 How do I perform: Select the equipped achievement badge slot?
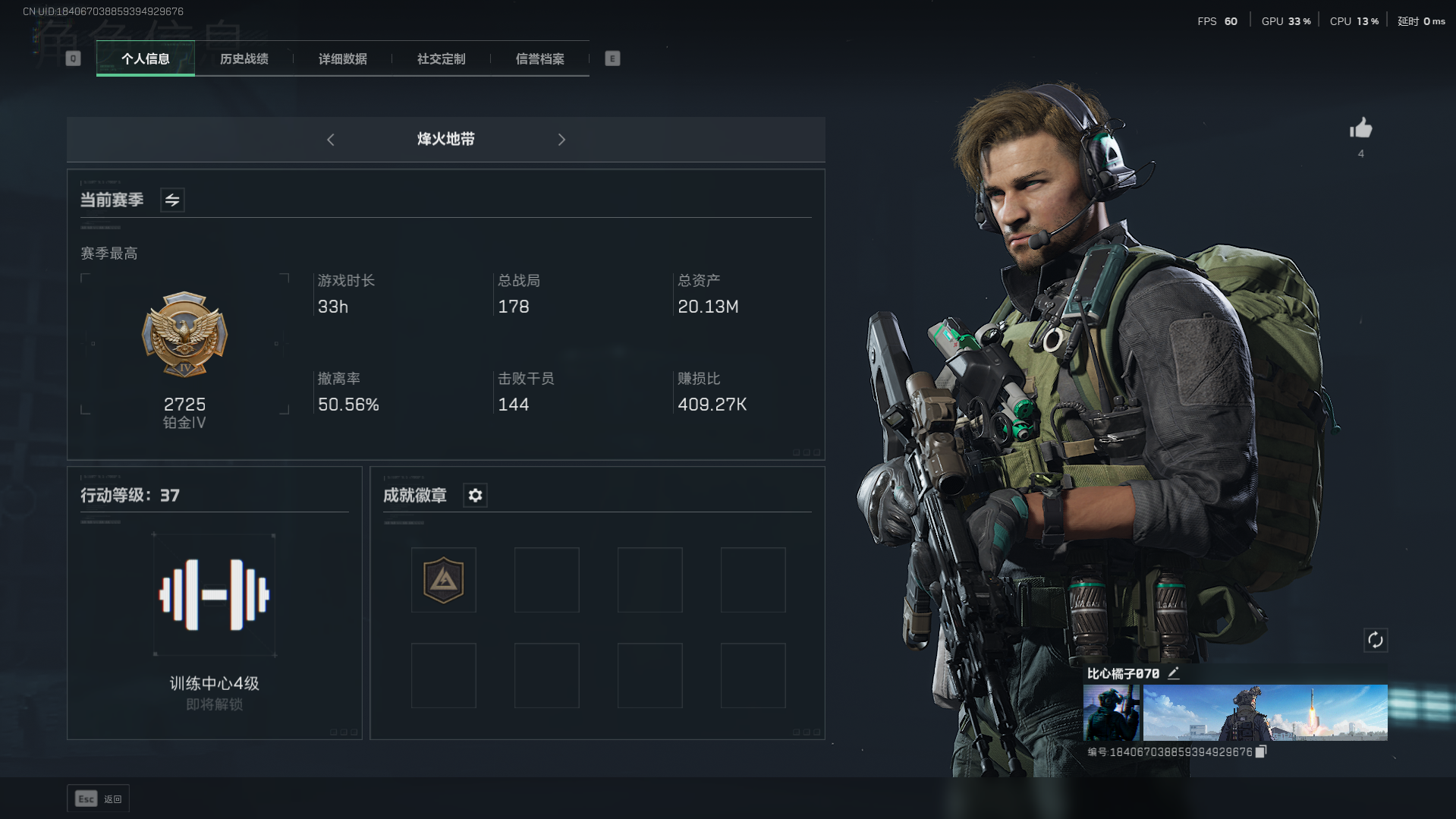tap(444, 581)
